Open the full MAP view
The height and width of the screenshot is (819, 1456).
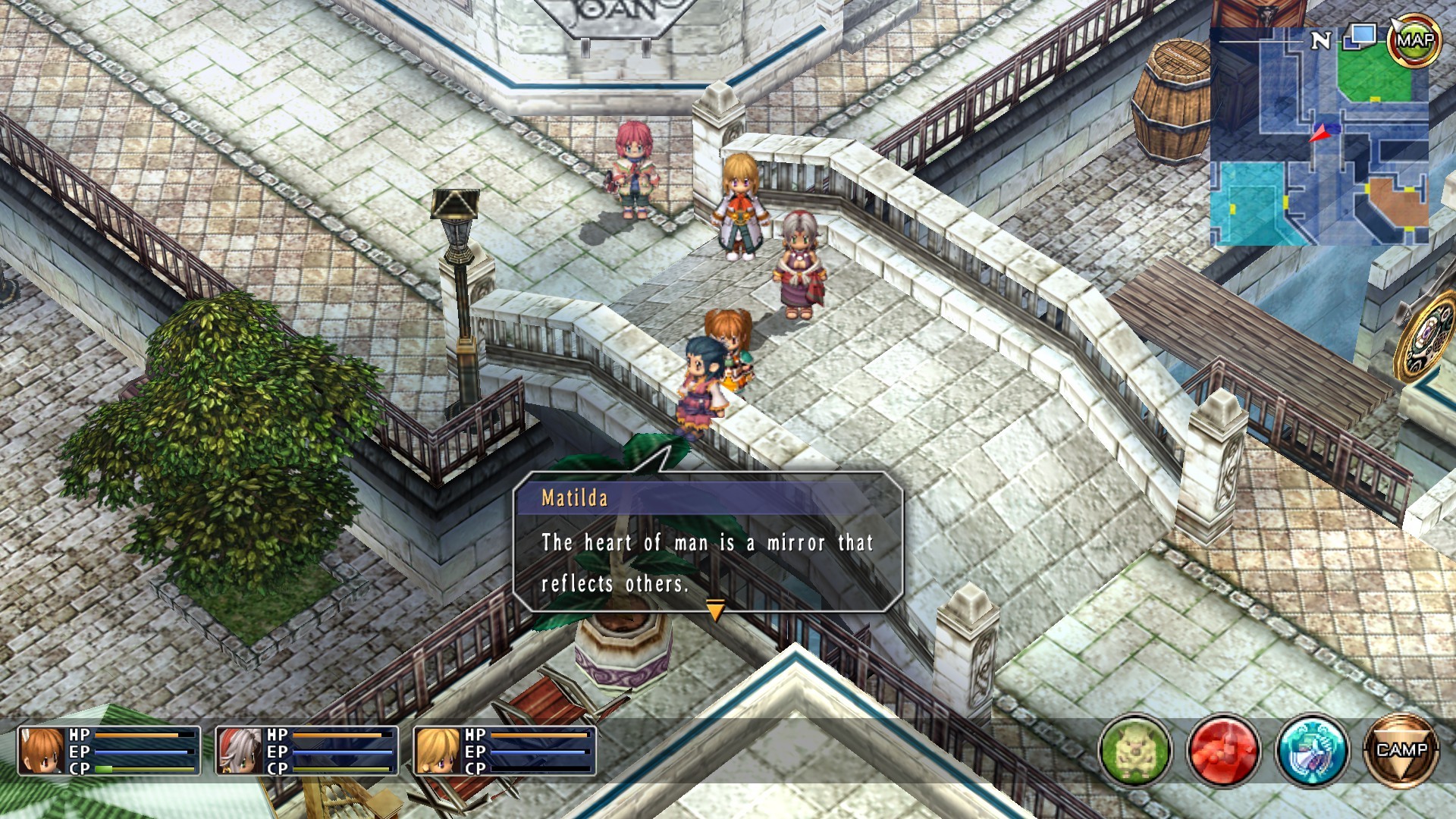(x=1415, y=40)
